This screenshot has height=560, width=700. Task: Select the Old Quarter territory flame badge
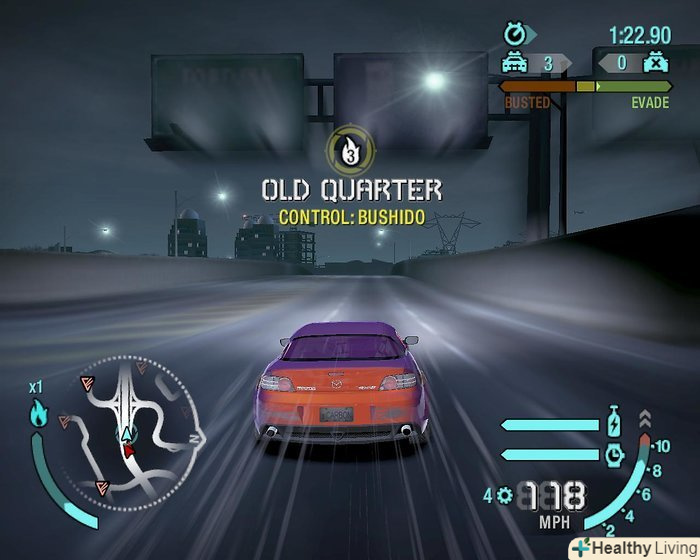click(x=349, y=150)
